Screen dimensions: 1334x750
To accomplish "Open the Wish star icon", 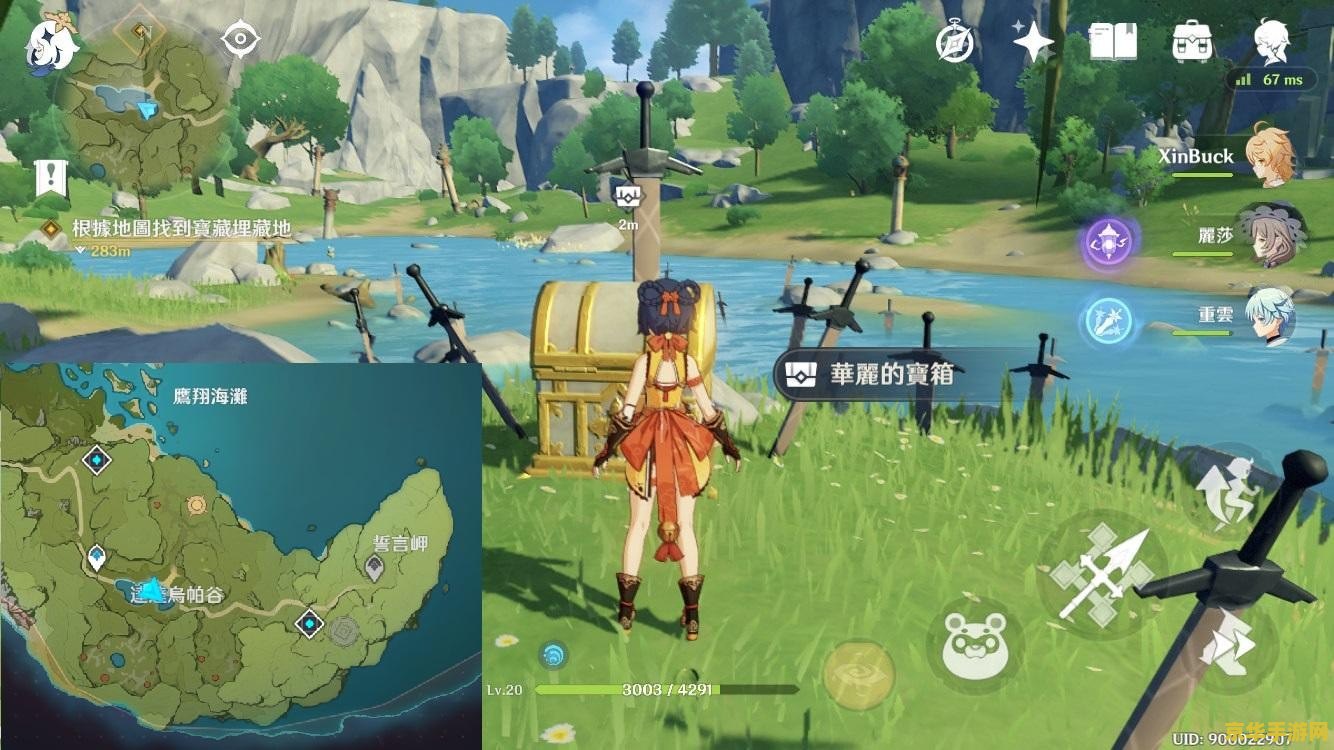I will 1033,42.
